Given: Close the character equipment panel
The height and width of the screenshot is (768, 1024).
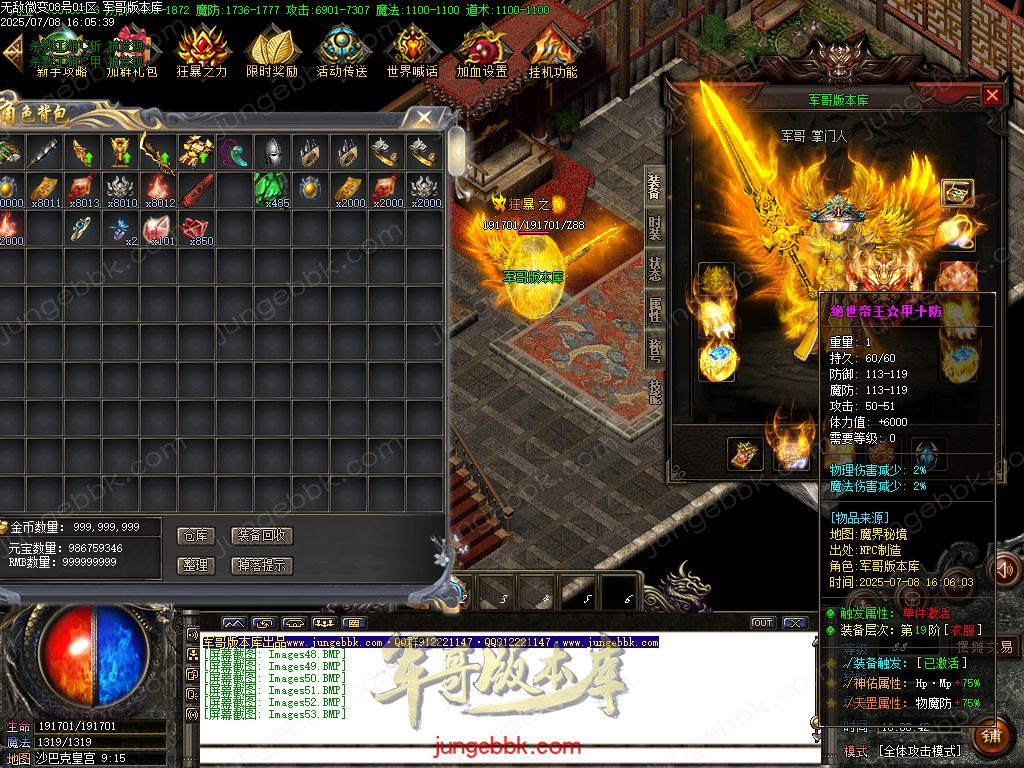Looking at the screenshot, I should coord(991,95).
